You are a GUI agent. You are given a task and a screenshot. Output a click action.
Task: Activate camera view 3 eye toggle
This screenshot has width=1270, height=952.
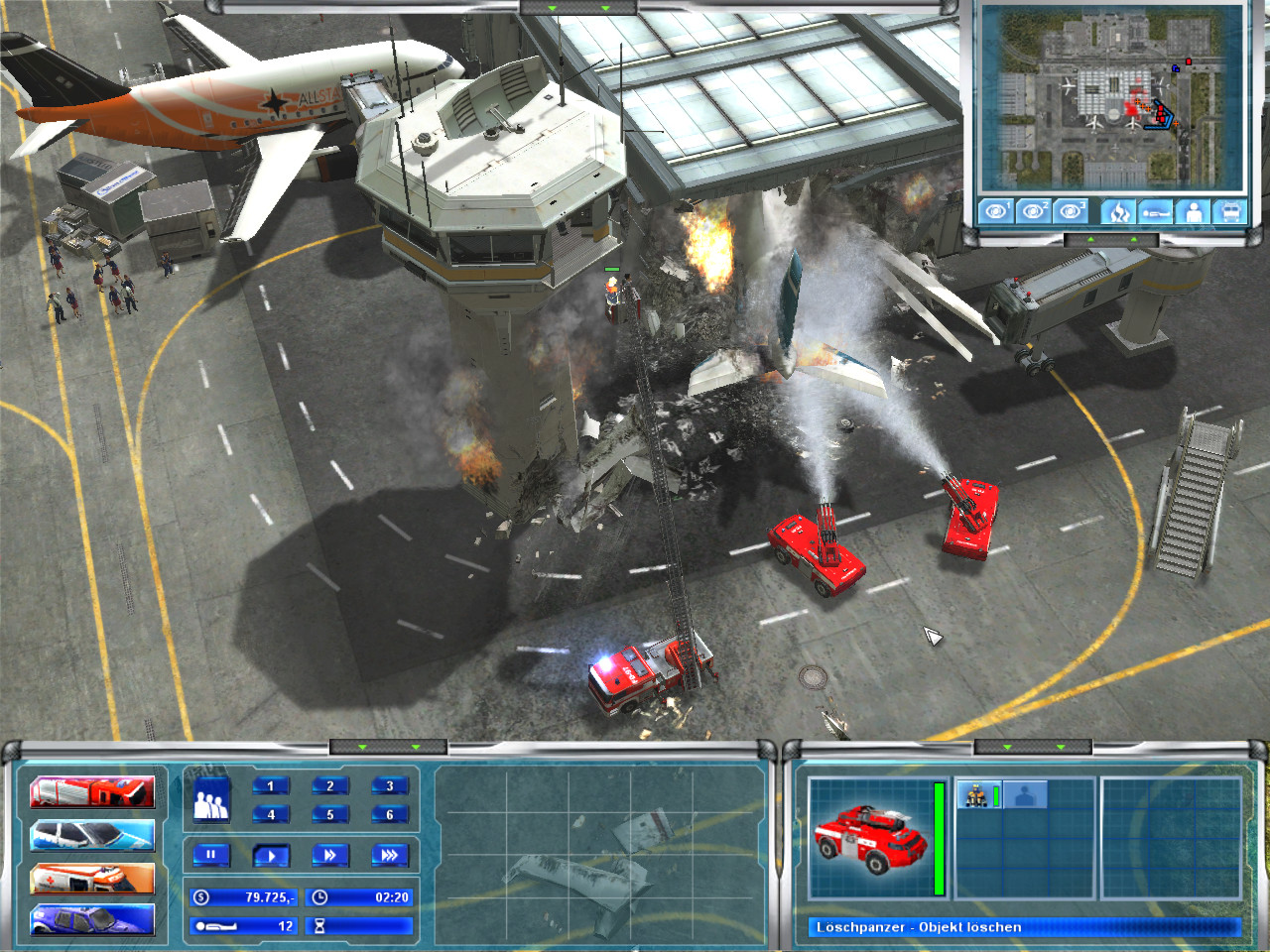point(1070,211)
